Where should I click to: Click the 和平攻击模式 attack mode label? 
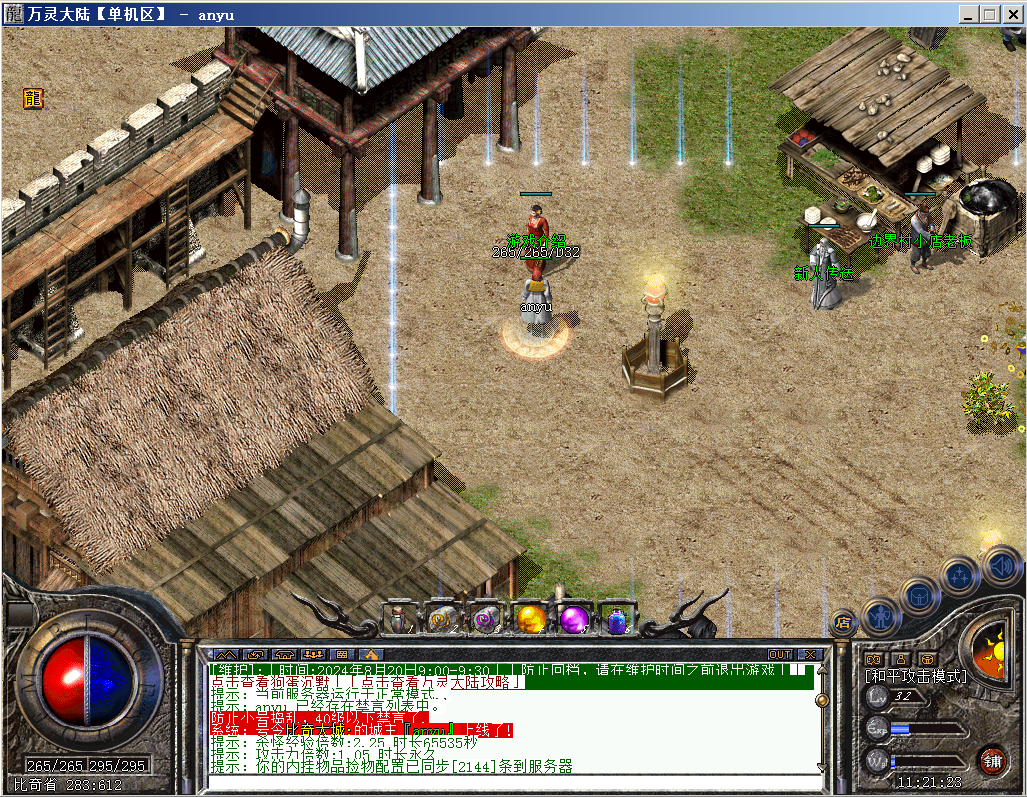click(x=916, y=677)
